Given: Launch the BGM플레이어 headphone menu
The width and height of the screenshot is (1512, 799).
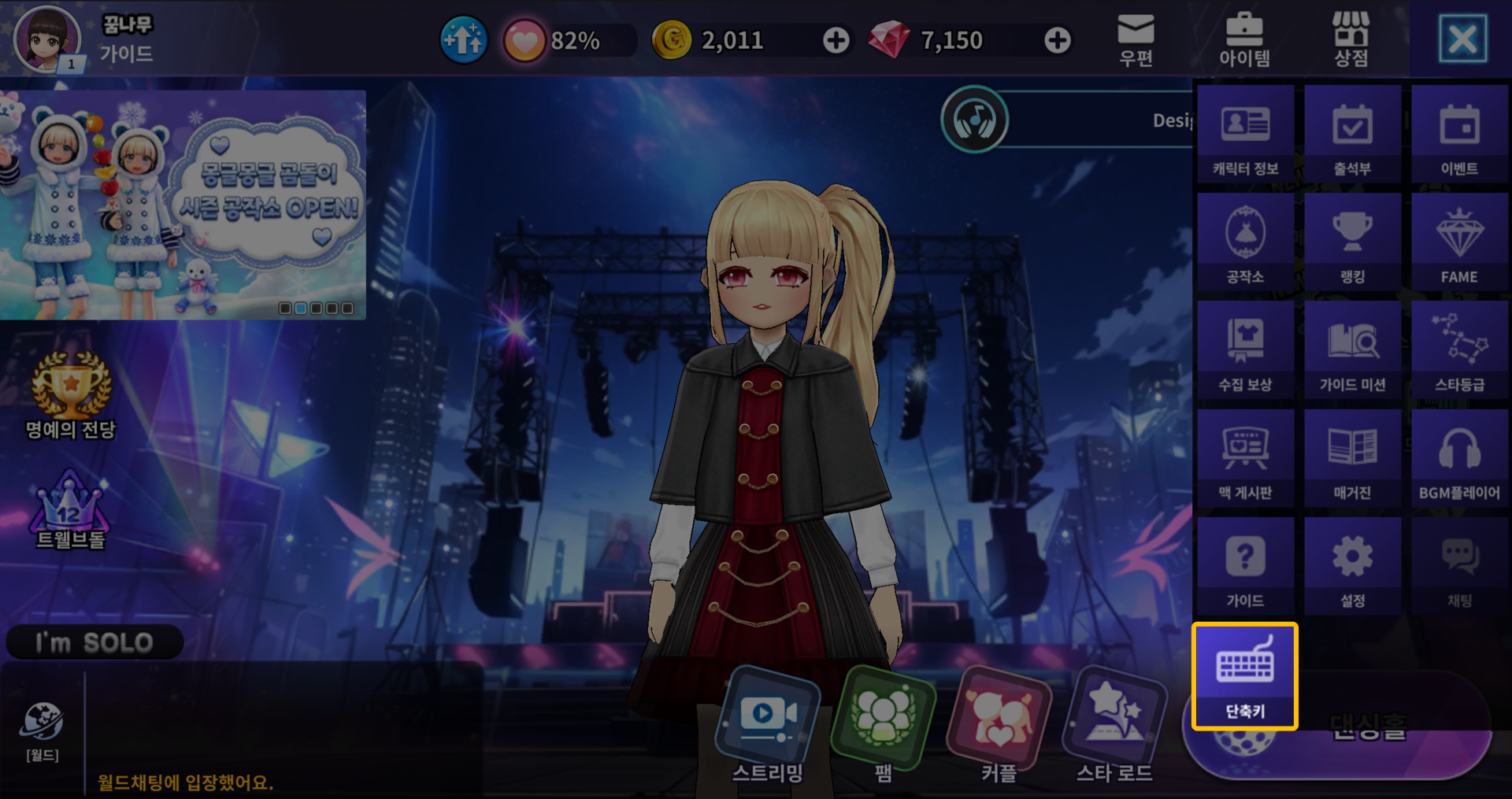Looking at the screenshot, I should 1459,458.
